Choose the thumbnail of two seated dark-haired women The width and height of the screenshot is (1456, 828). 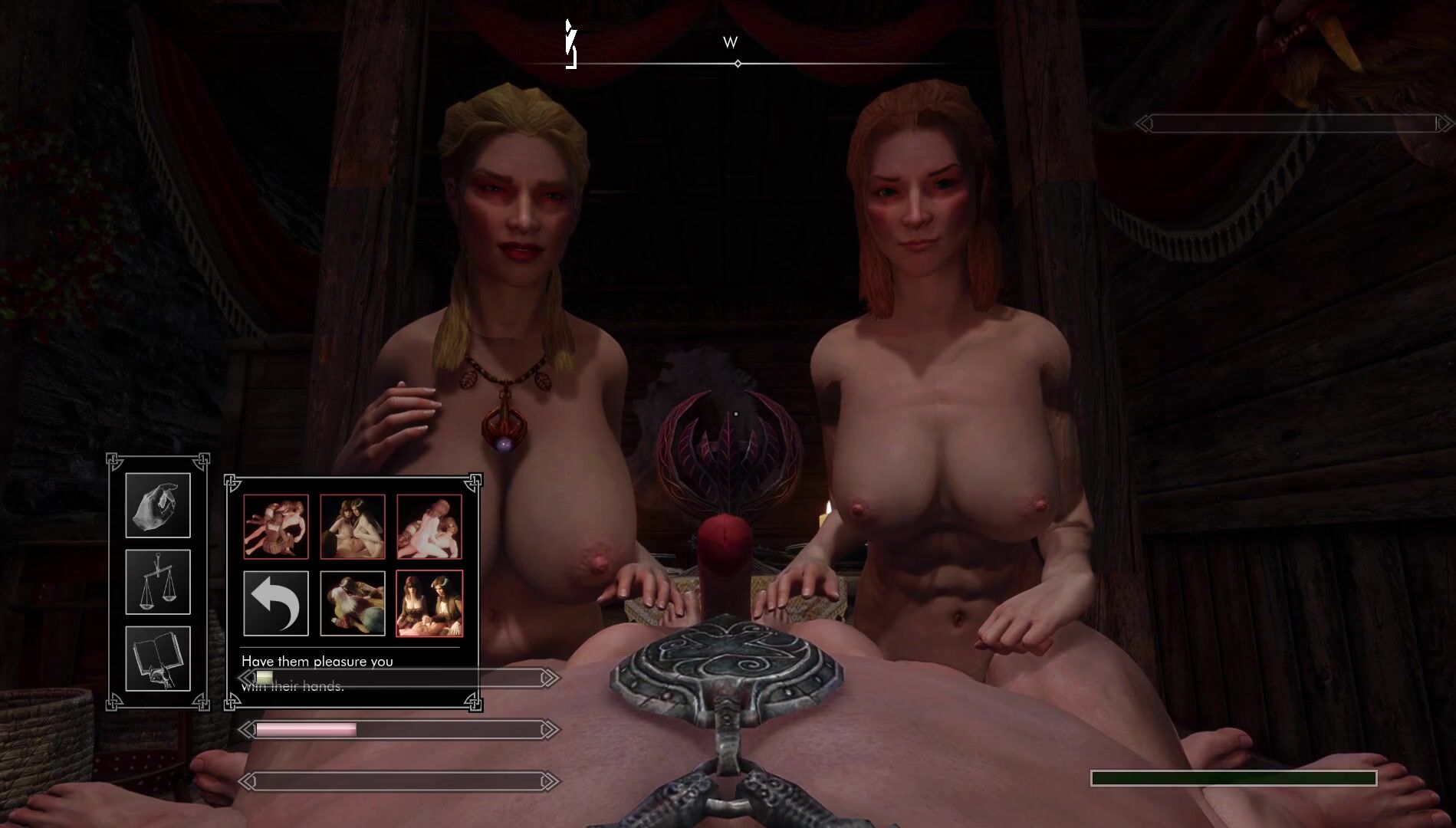click(x=429, y=603)
